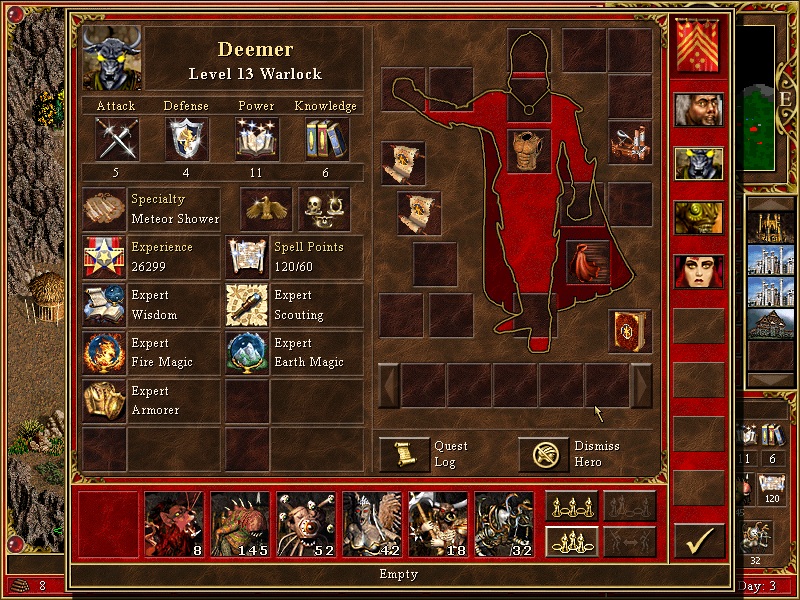Select the ballista war machine slot
The height and width of the screenshot is (600, 800).
tap(630, 142)
